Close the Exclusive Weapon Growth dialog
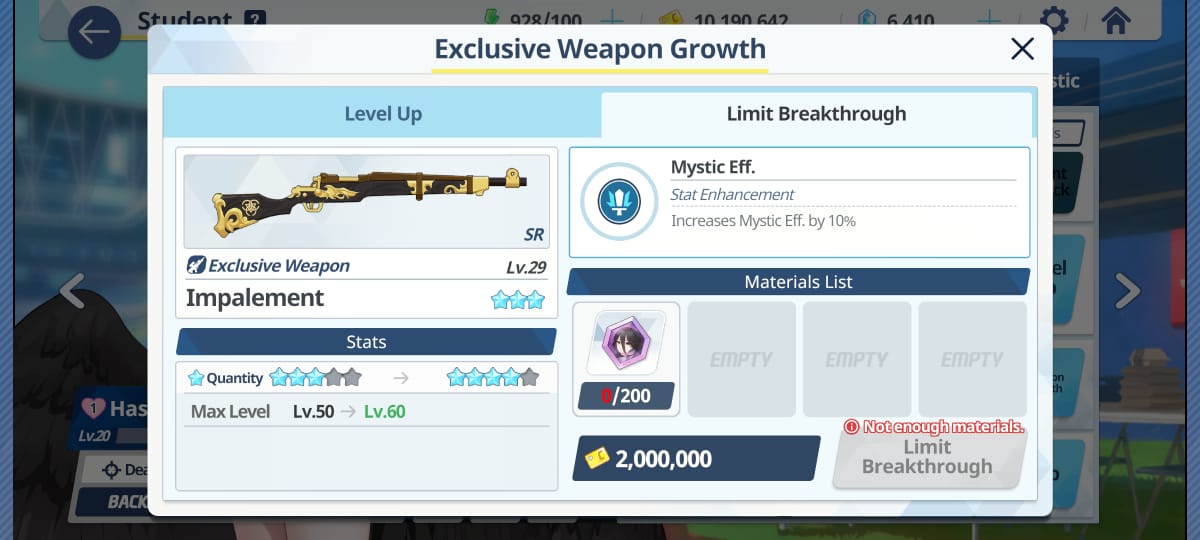 click(x=1022, y=49)
